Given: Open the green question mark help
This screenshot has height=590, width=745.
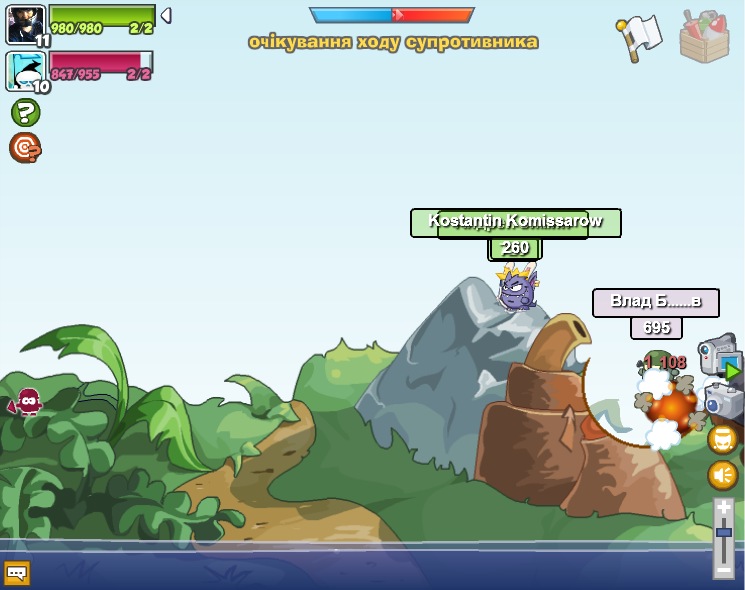Looking at the screenshot, I should click(25, 112).
